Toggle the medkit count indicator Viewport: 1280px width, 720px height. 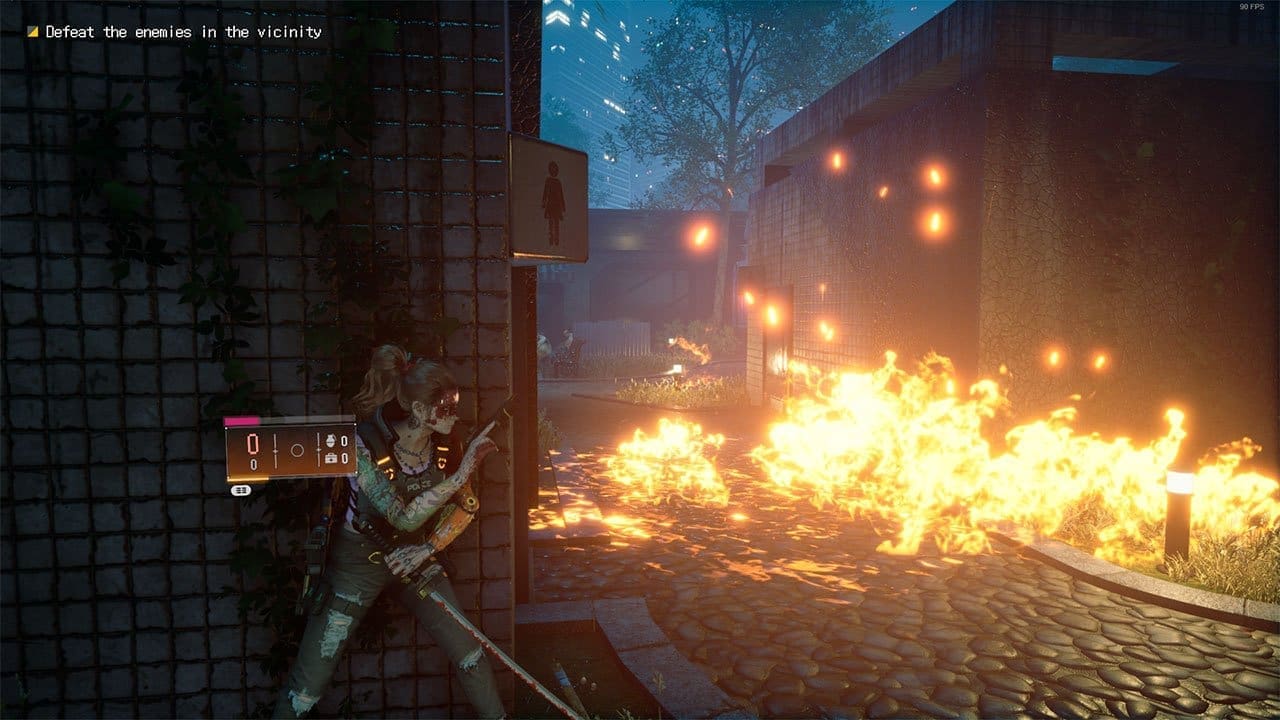pos(344,459)
